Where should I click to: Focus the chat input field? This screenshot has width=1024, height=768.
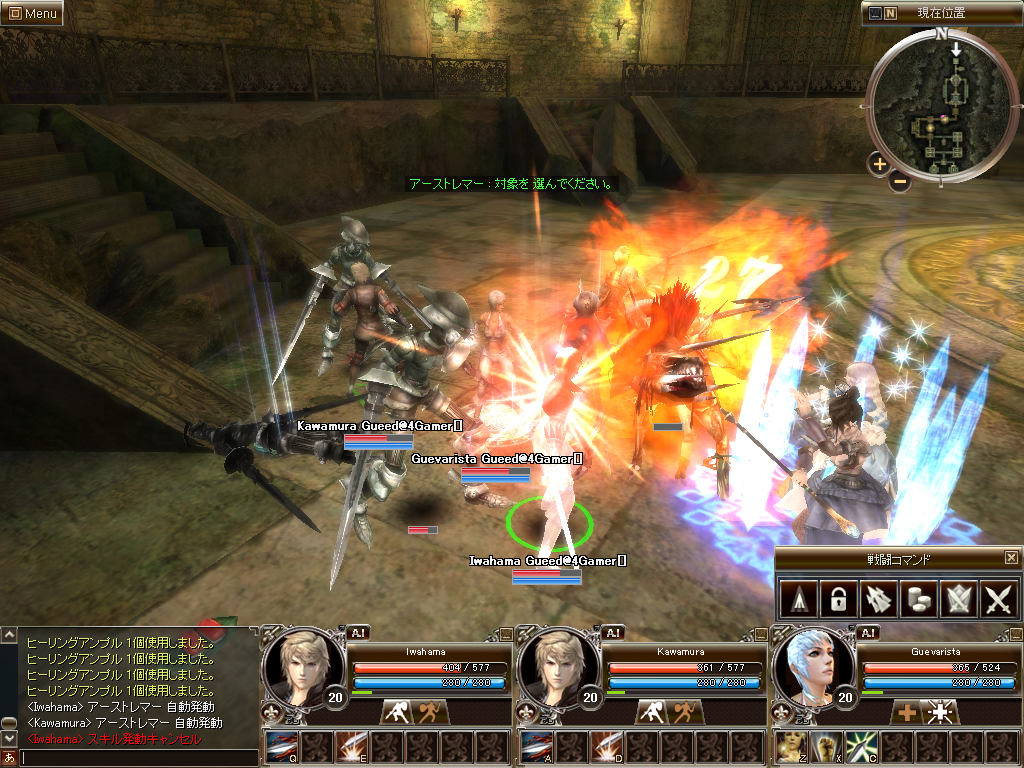[135, 758]
